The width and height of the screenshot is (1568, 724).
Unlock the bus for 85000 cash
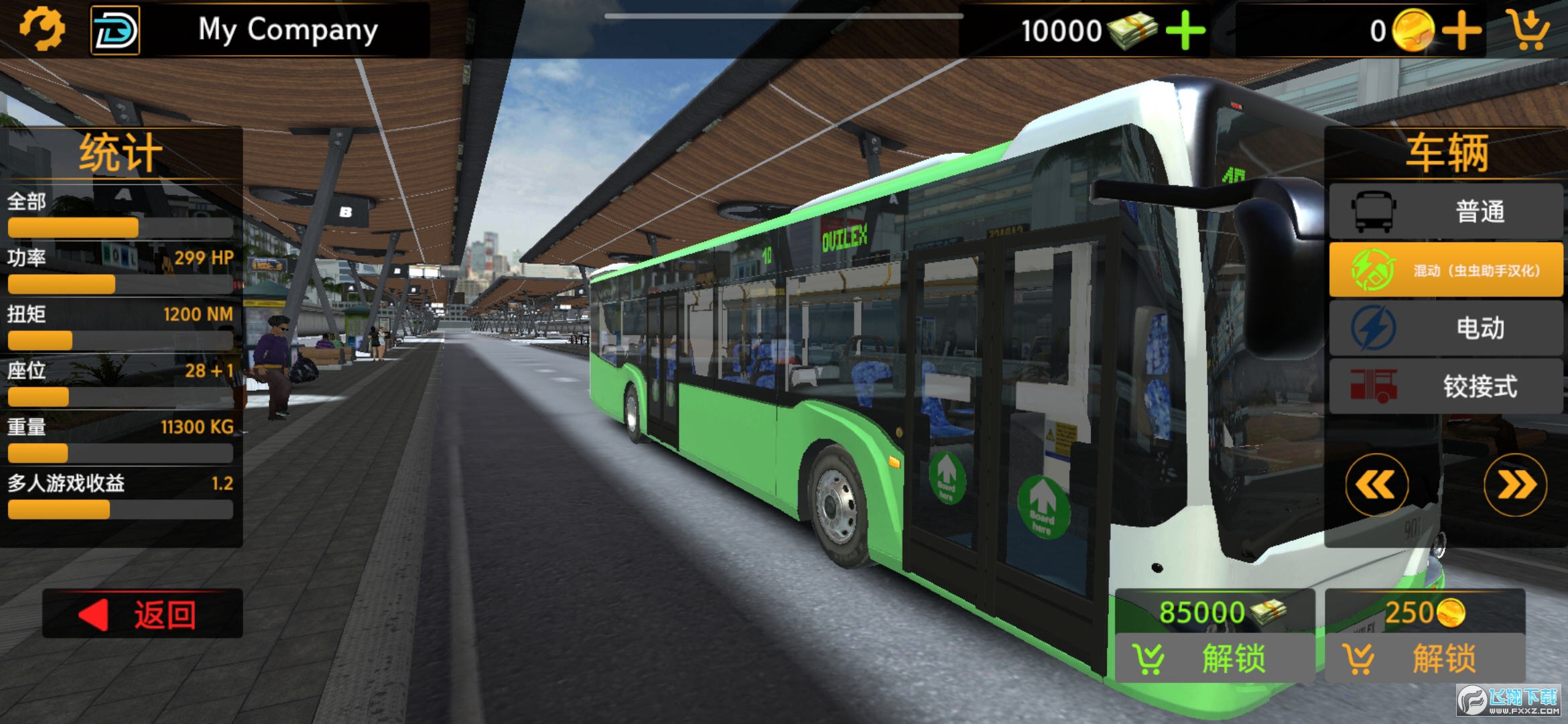1214,658
